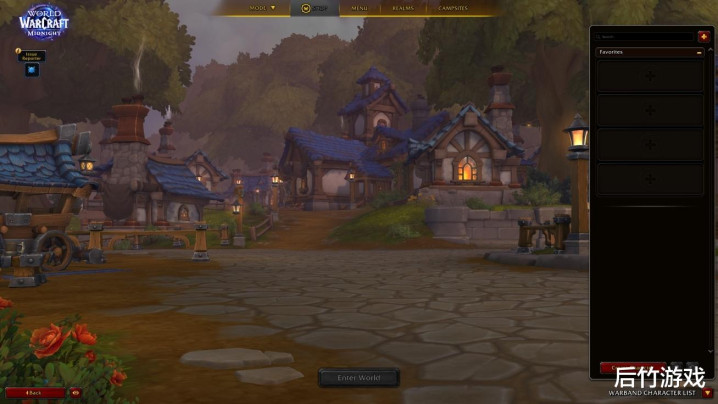
Task: Open the Campsites selection
Action: click(x=452, y=8)
